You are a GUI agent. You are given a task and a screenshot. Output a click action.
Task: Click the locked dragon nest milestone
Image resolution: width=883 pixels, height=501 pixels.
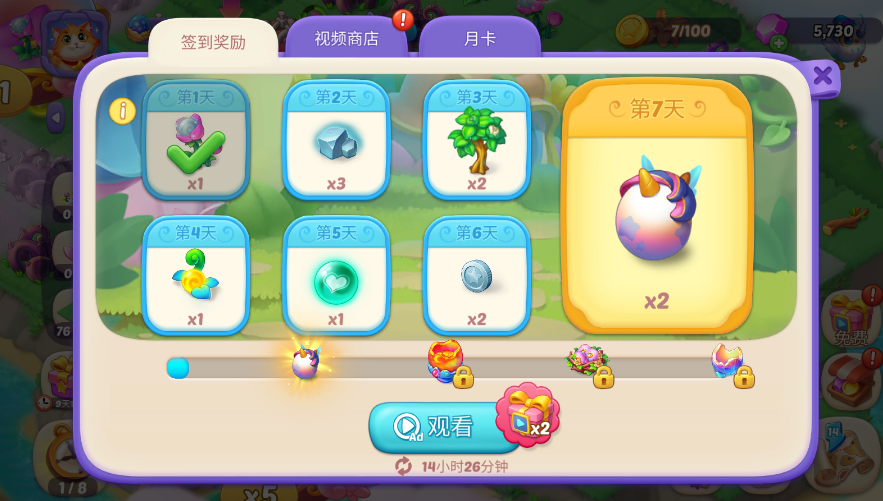coord(446,361)
